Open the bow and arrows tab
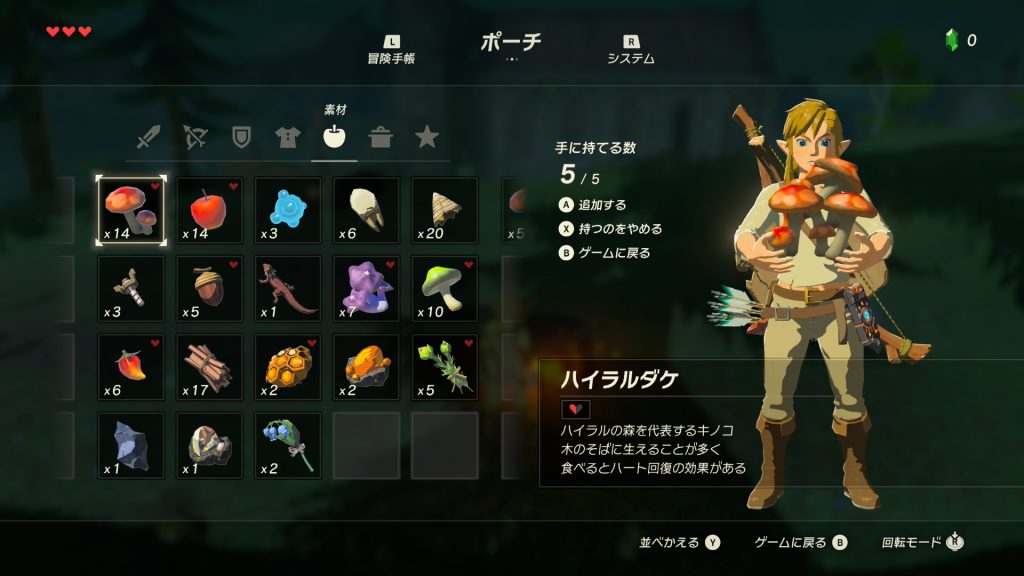1024x576 pixels. 195,137
